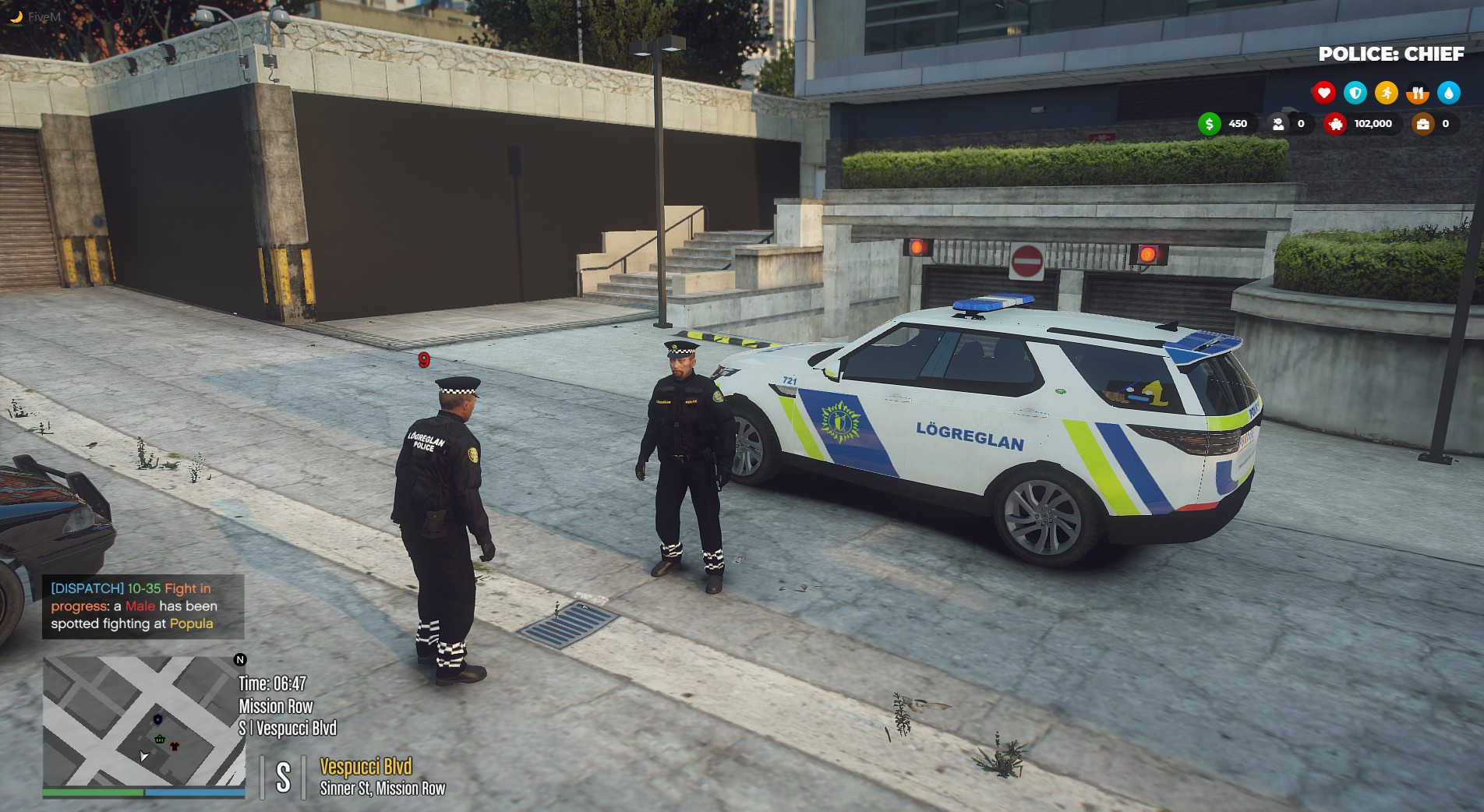This screenshot has height=812, width=1484.
Task: Select the green dollar cash icon
Action: (1208, 123)
